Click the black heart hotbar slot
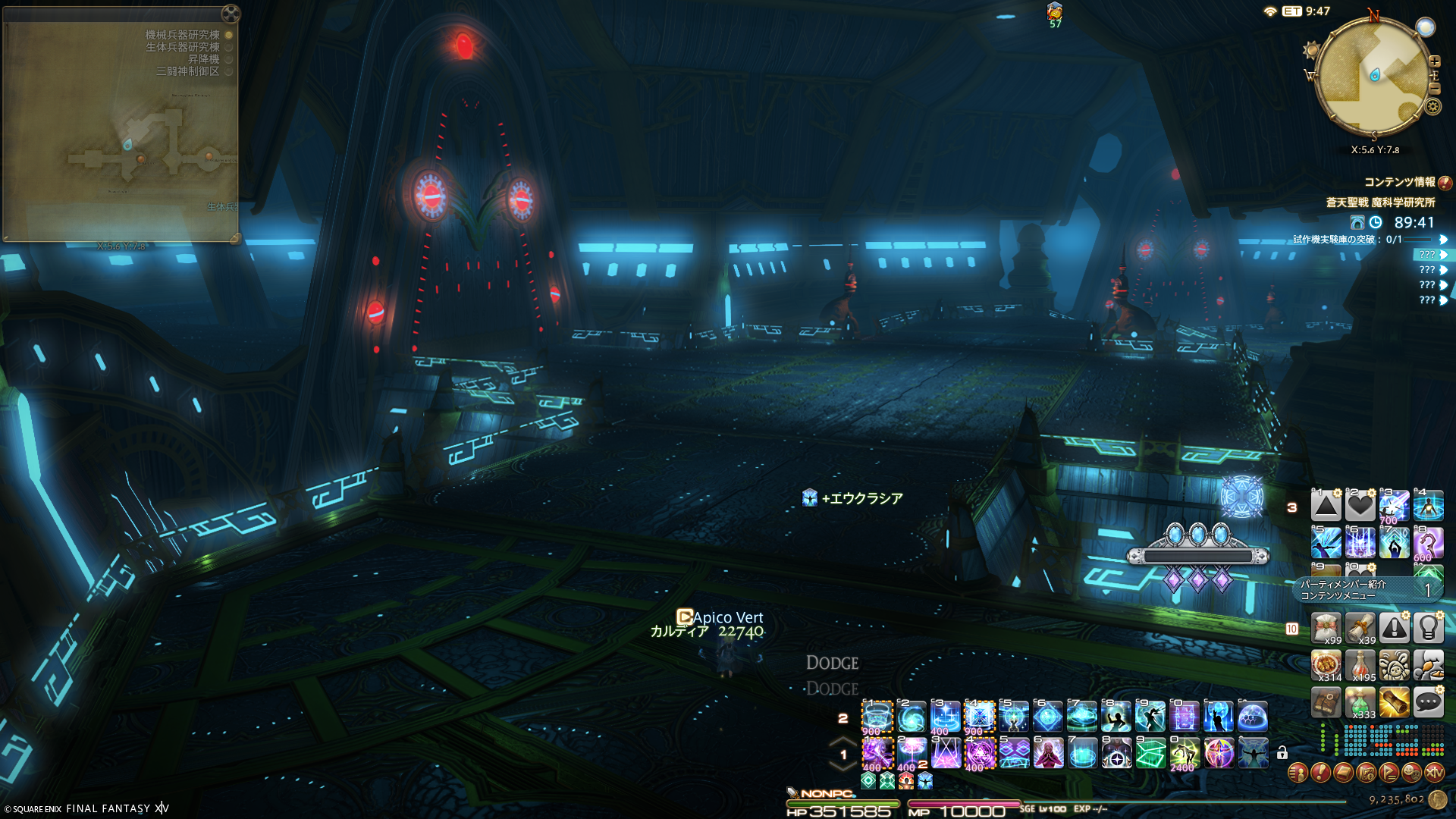 (x=1360, y=506)
